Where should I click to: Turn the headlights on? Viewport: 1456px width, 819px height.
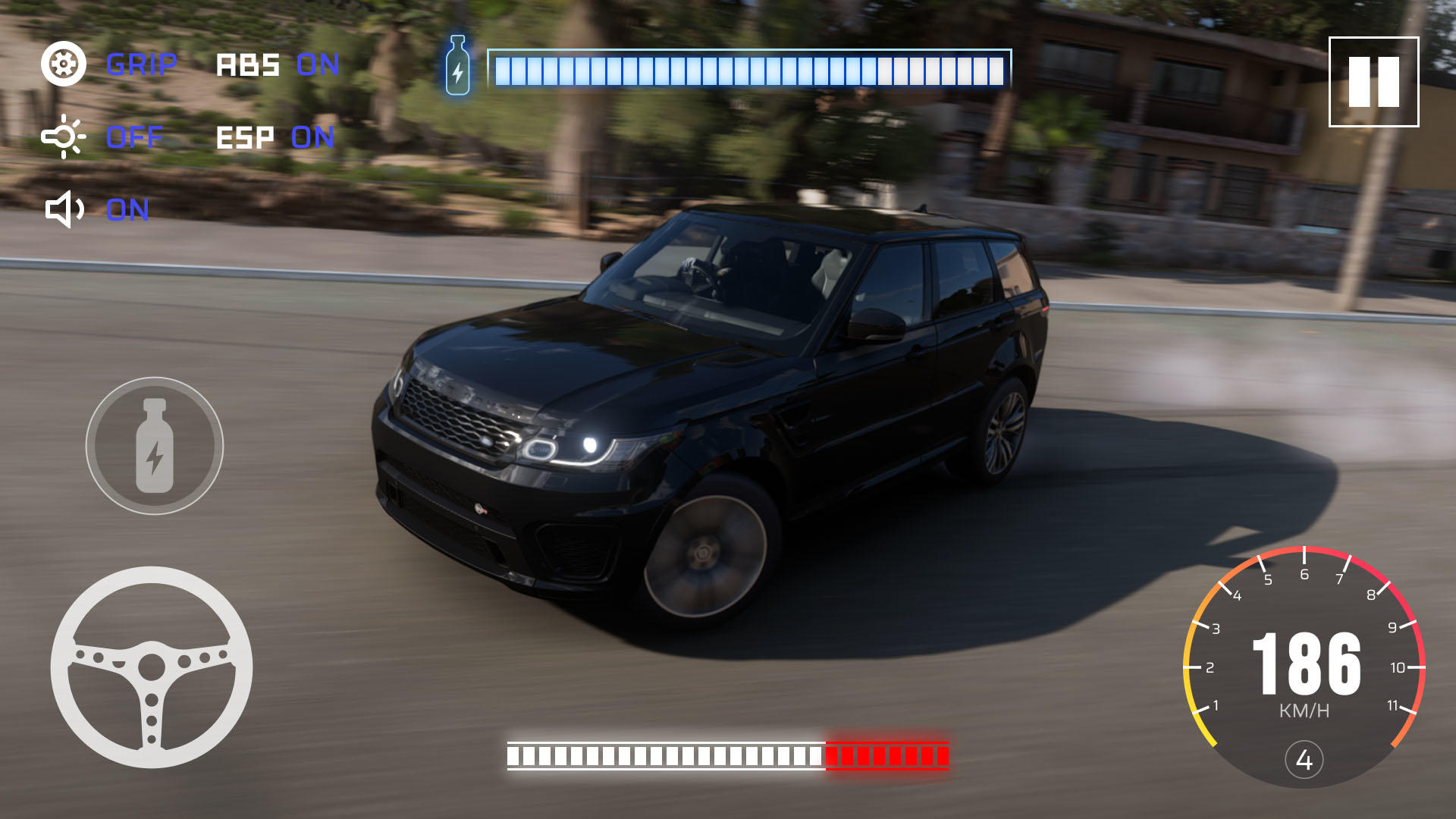[133, 137]
